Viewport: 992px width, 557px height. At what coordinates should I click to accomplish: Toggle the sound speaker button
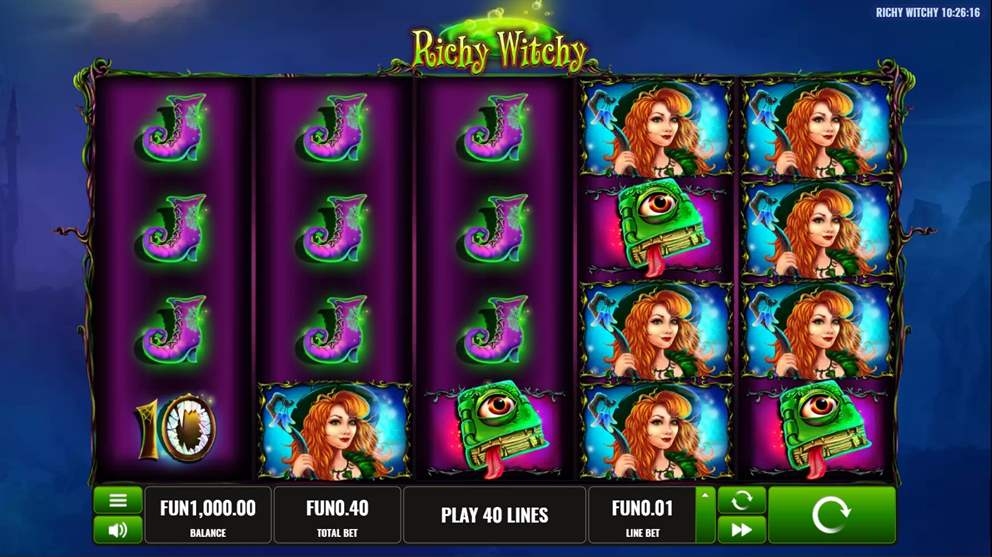[118, 530]
